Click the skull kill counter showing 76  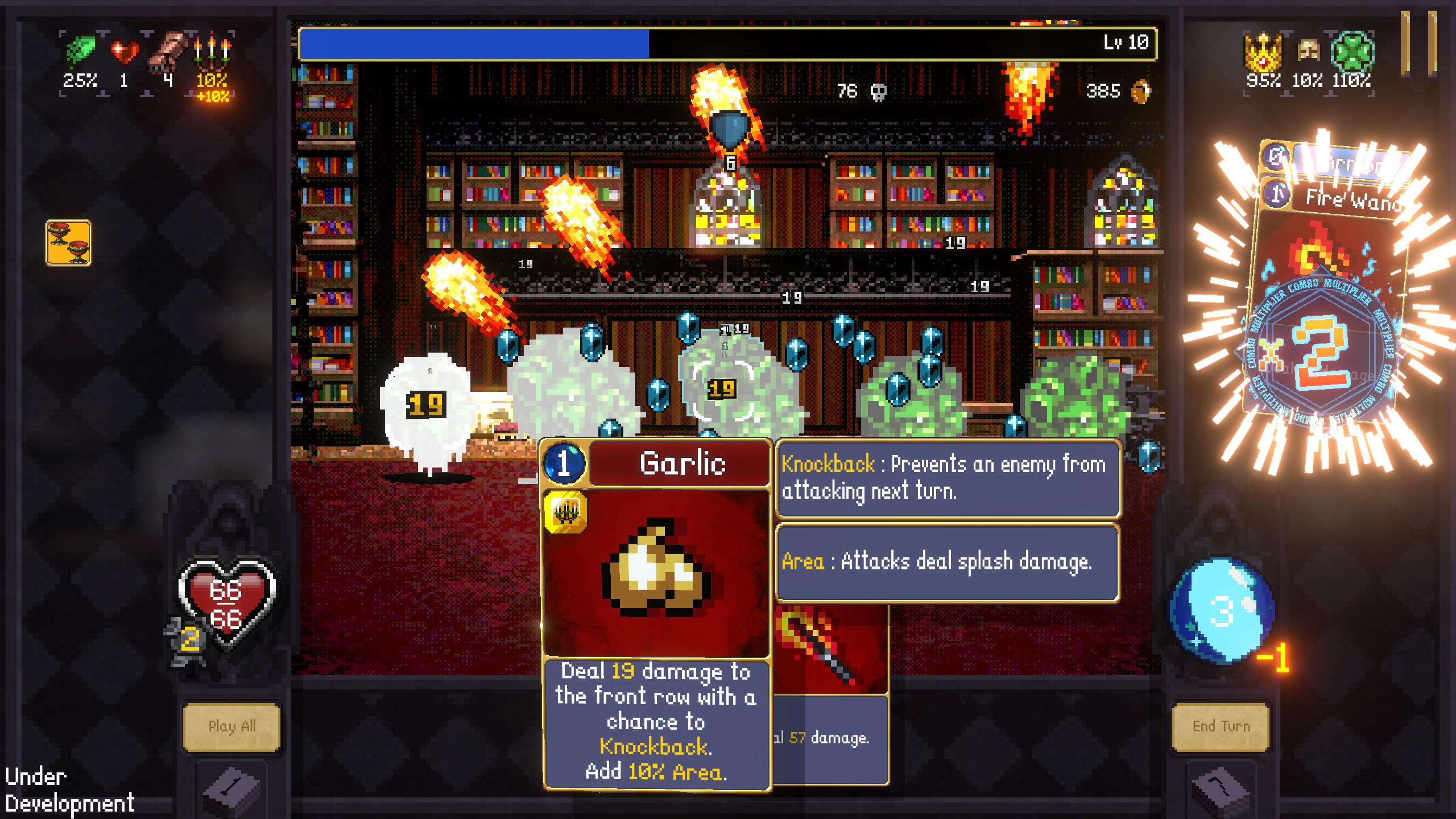point(870,90)
